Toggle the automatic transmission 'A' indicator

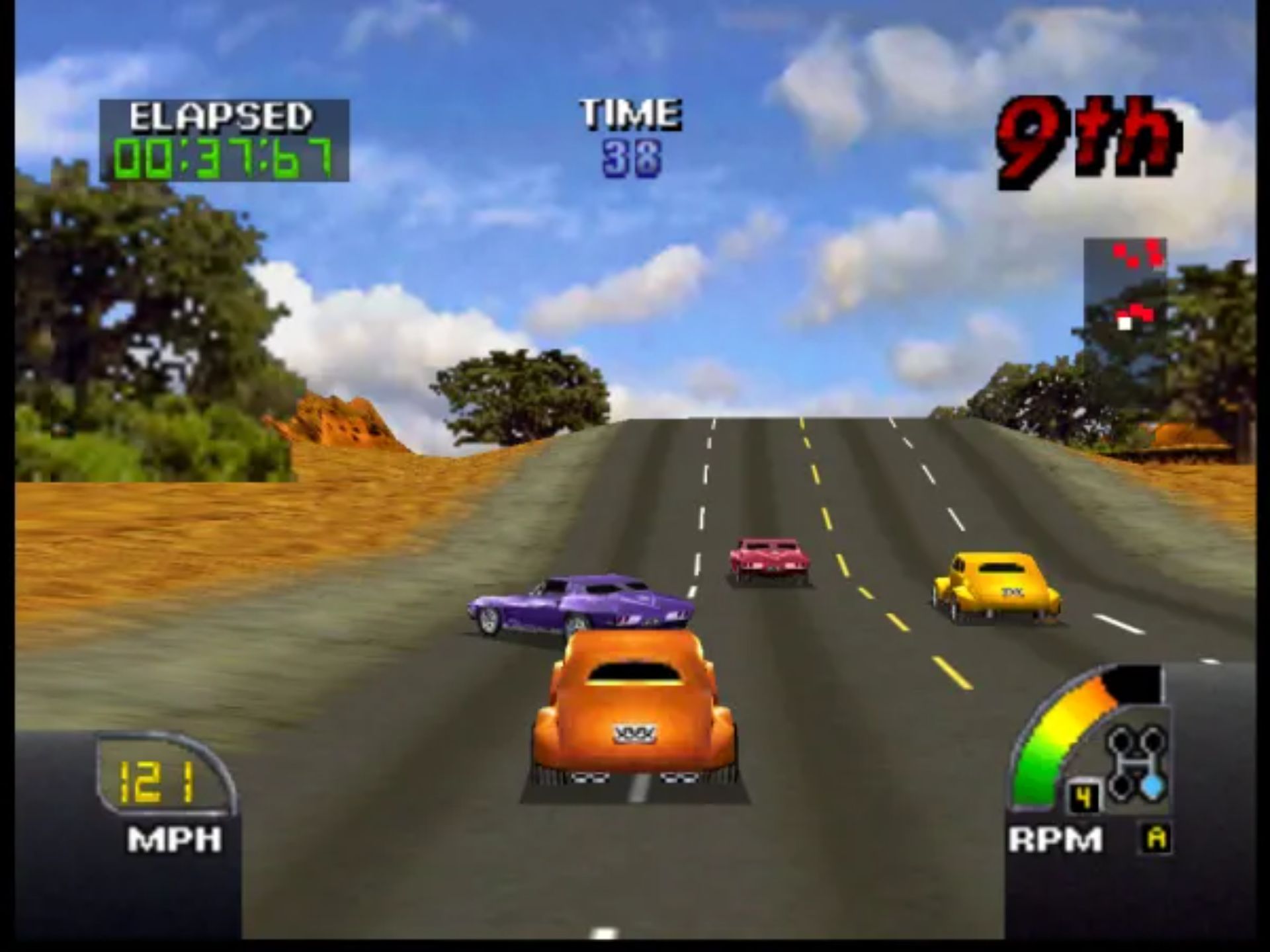pos(1156,838)
